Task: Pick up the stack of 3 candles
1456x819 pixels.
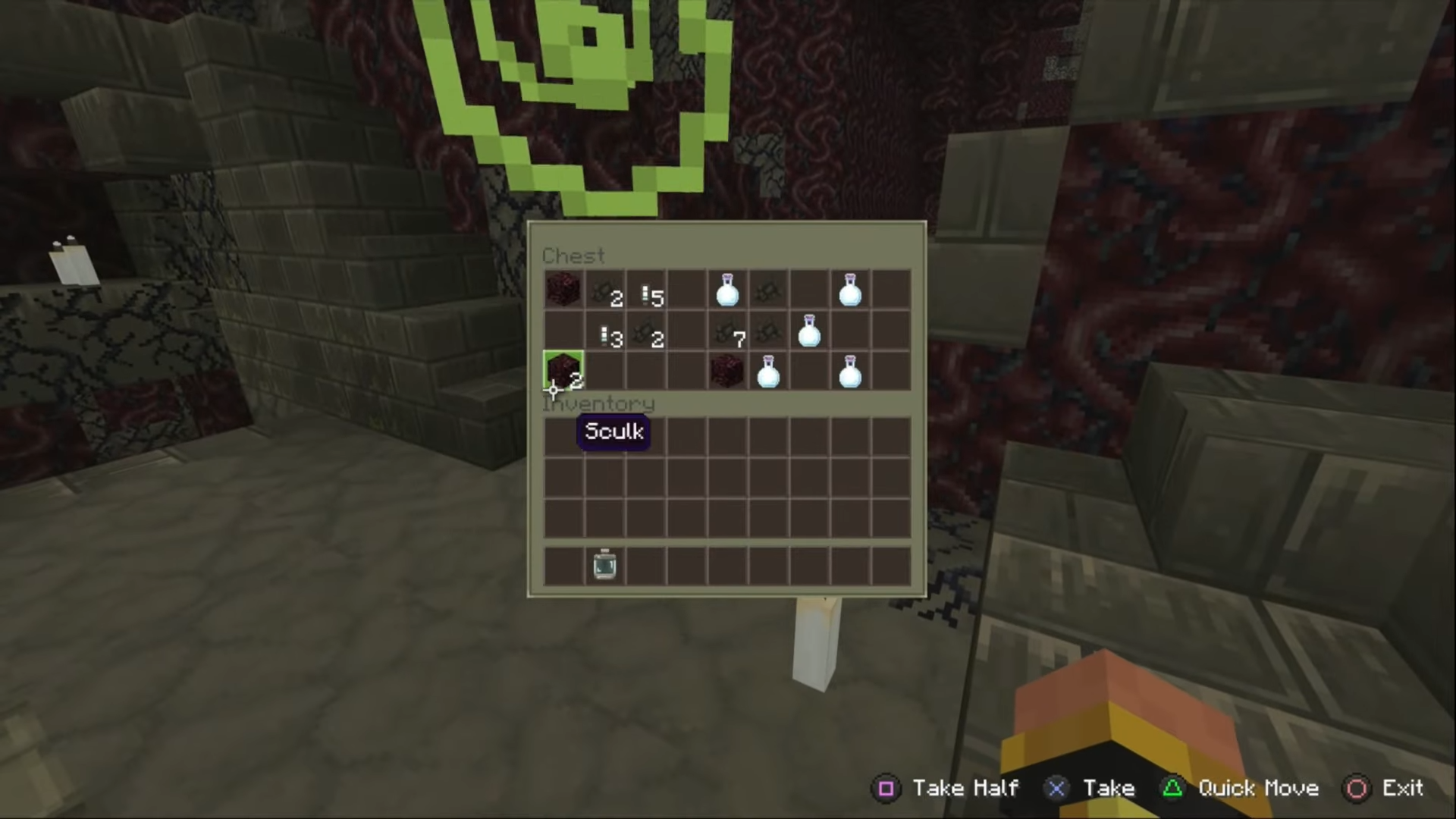Action: click(x=604, y=331)
